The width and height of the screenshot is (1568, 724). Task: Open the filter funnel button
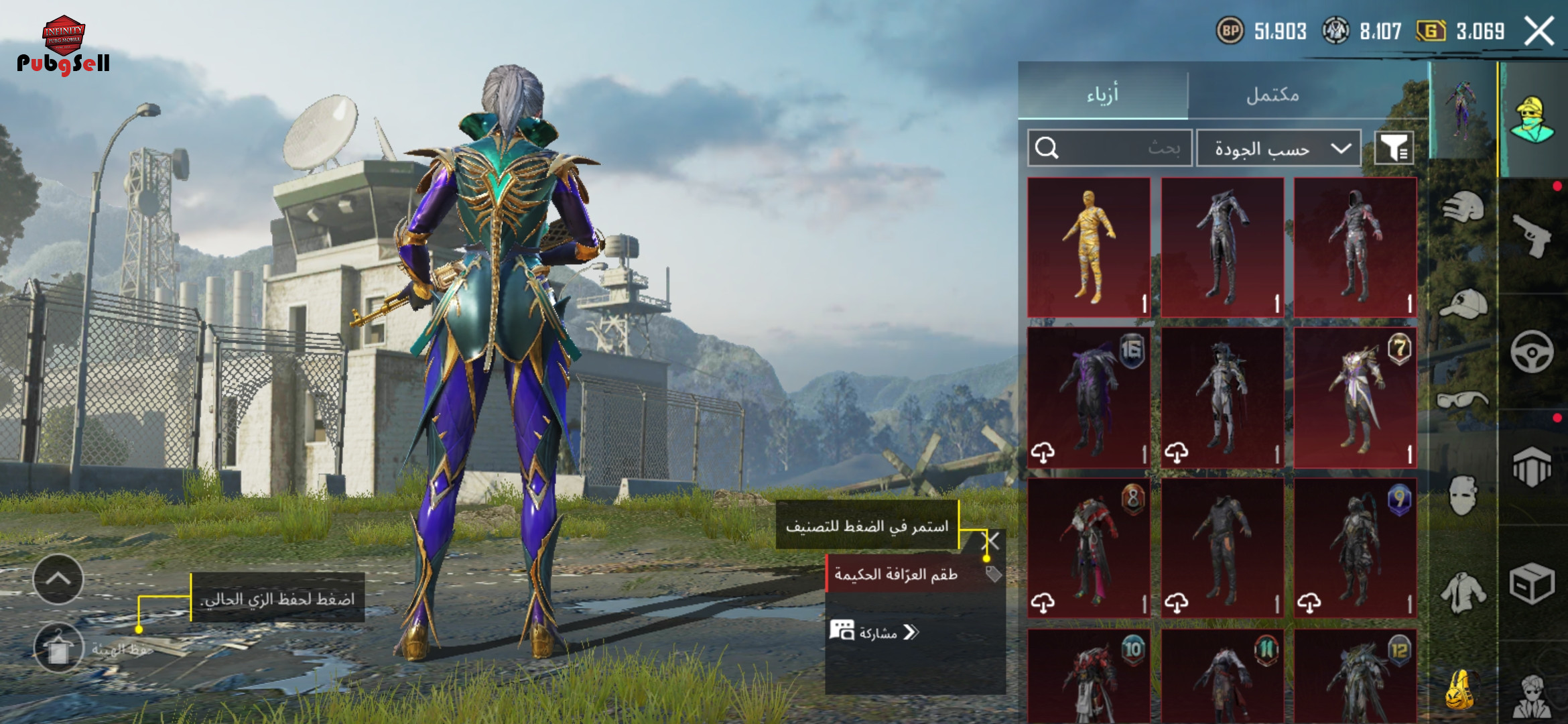click(x=1394, y=148)
